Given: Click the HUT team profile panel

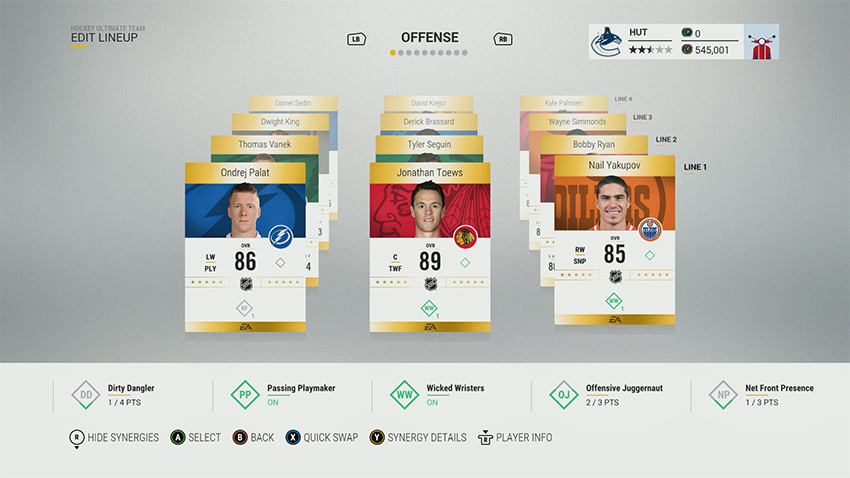Looking at the screenshot, I should coord(663,41).
